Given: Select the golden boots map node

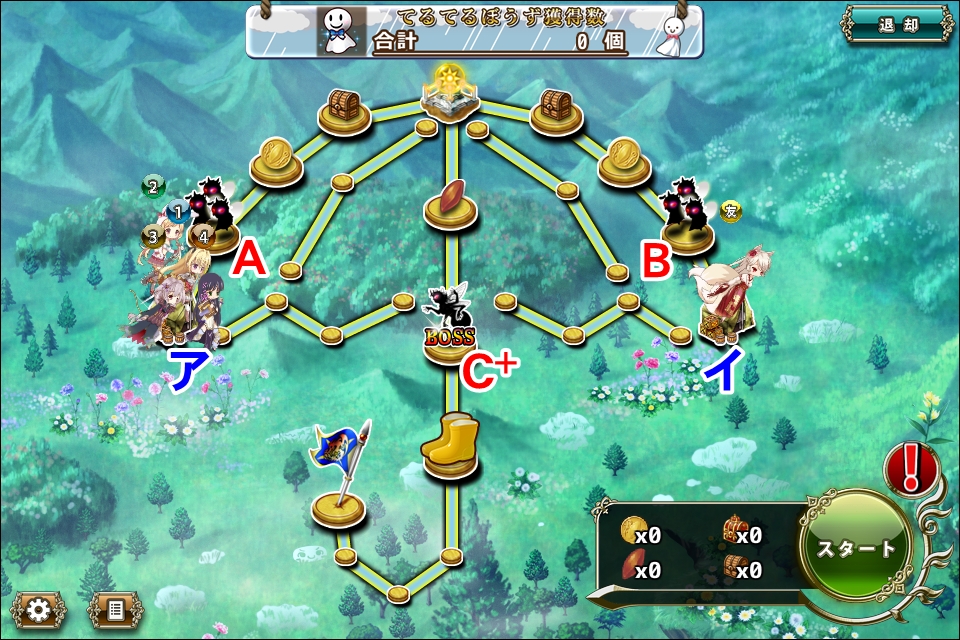Looking at the screenshot, I should tap(450, 448).
